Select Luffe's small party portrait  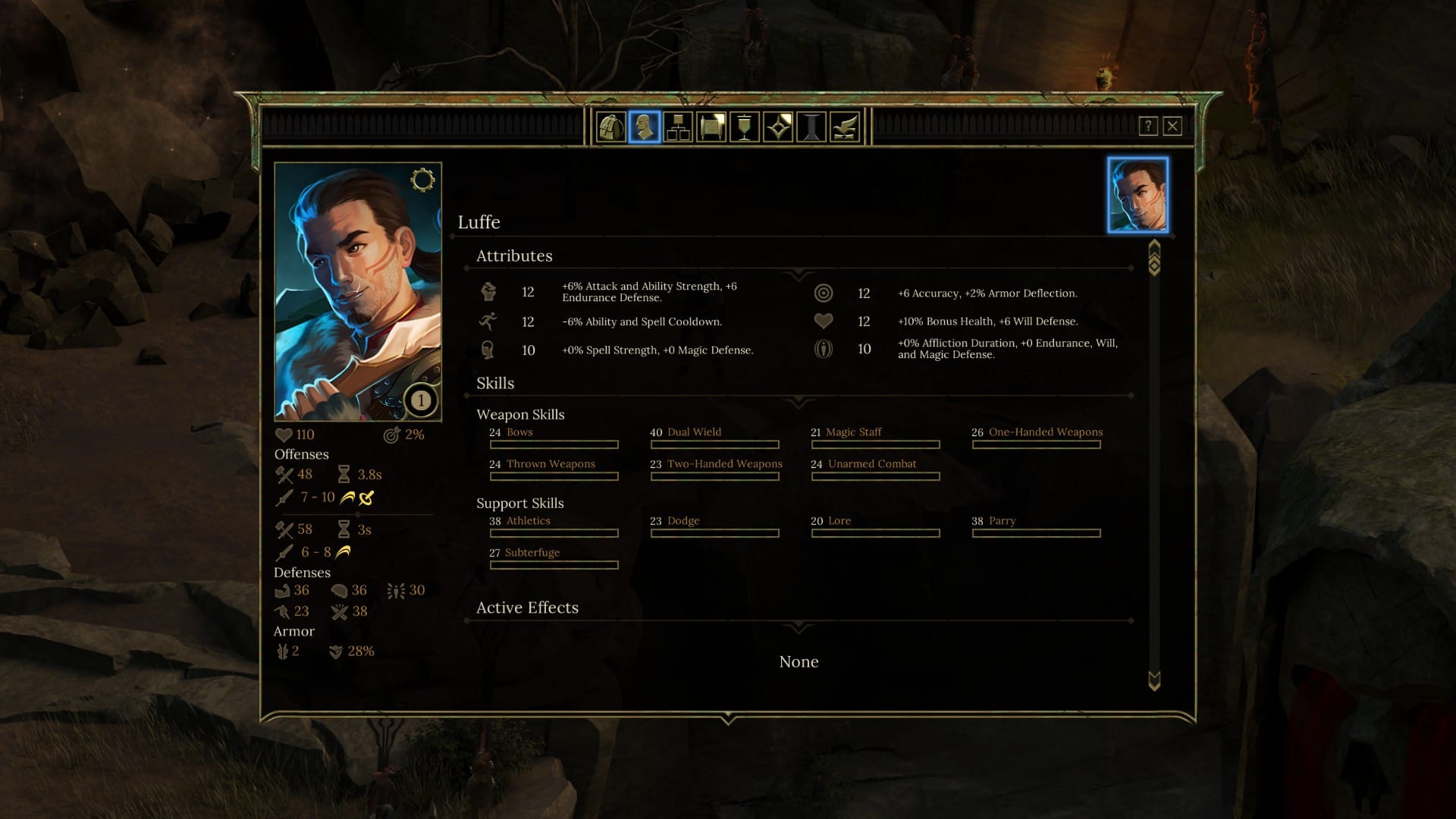(1137, 195)
